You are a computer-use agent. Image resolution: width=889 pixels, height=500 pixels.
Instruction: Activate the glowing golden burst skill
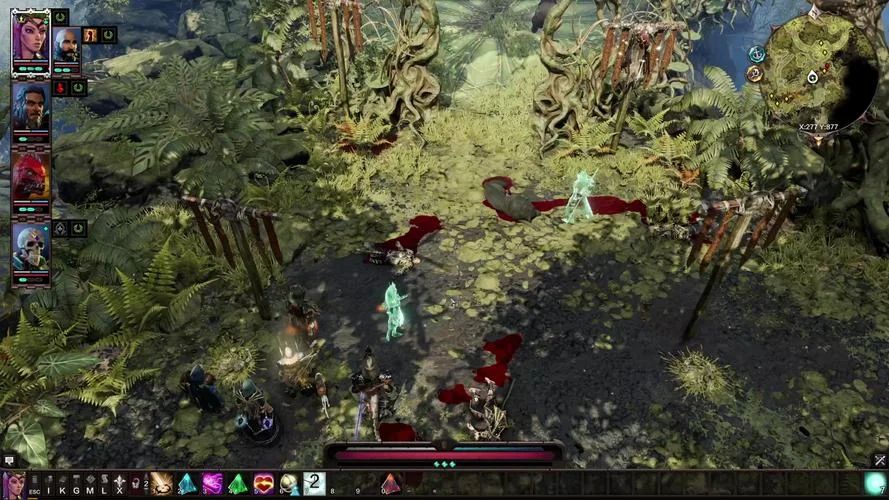coord(161,485)
